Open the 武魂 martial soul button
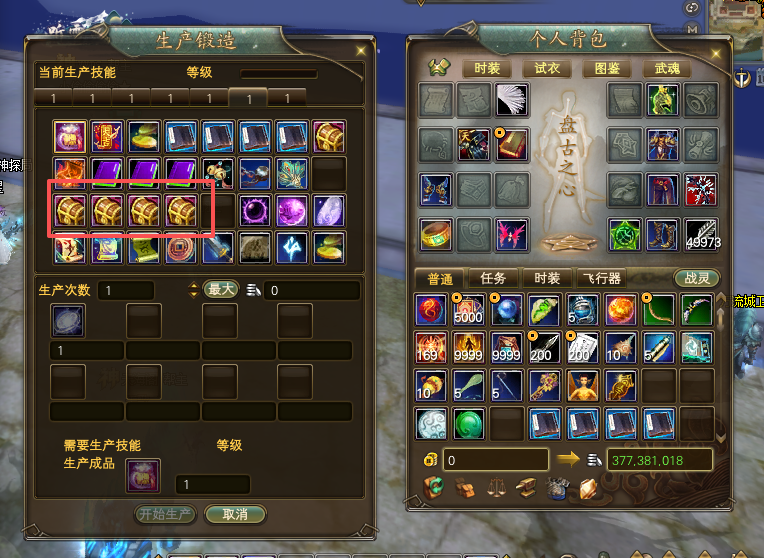Viewport: 764px width, 558px height. coord(666,69)
